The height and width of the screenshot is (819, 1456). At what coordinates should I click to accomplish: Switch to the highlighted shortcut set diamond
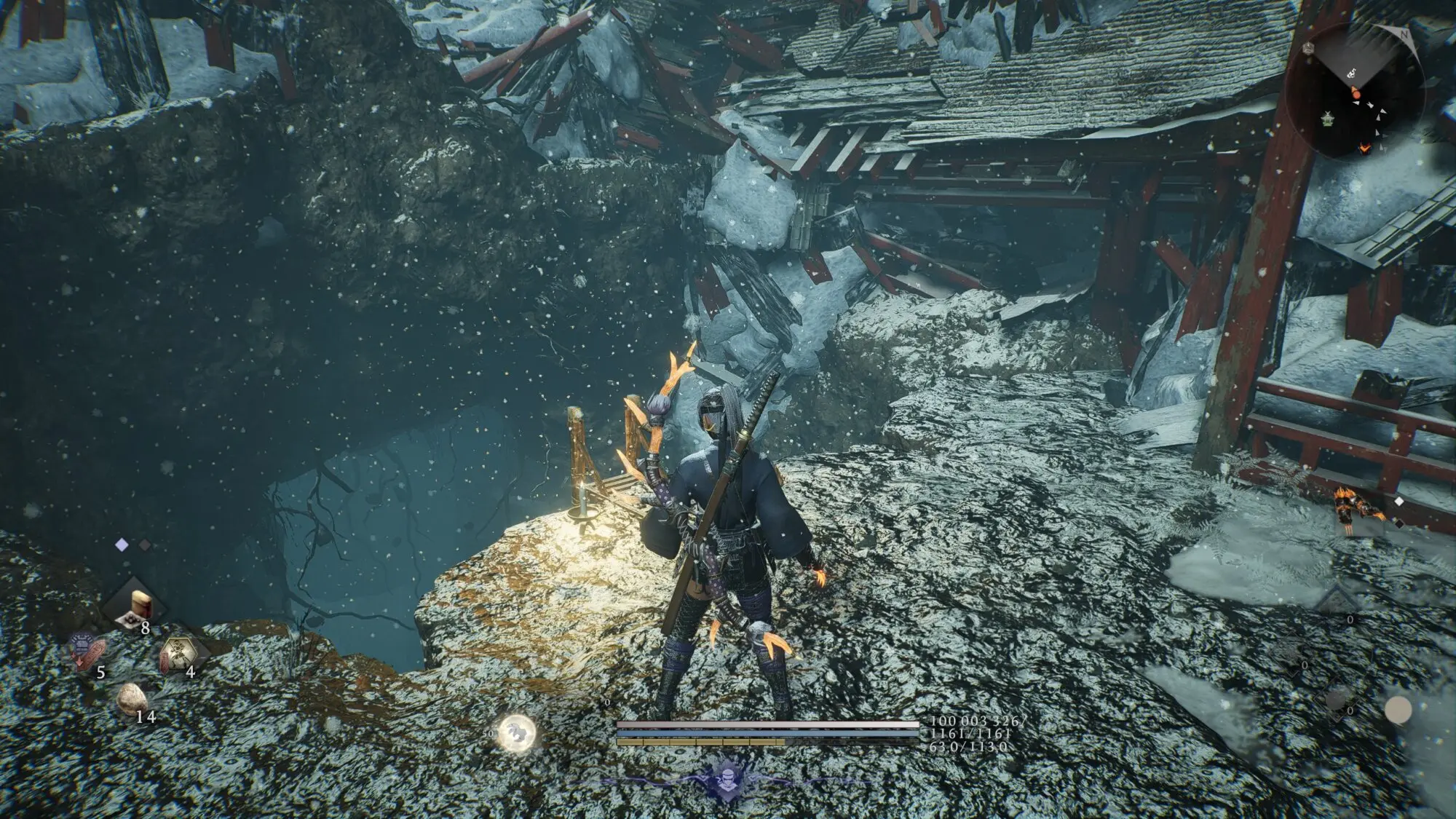tap(122, 543)
